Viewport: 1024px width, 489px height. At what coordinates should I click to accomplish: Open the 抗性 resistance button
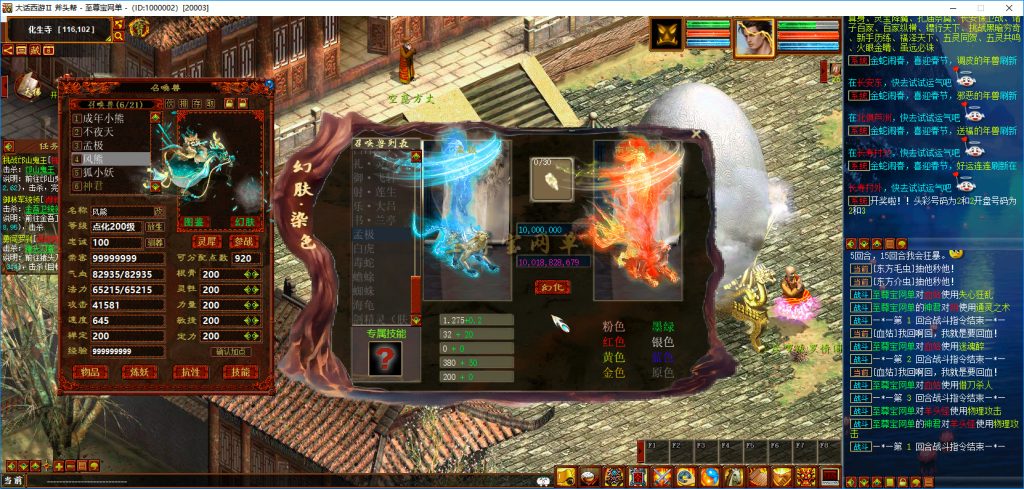pyautogui.click(x=191, y=372)
